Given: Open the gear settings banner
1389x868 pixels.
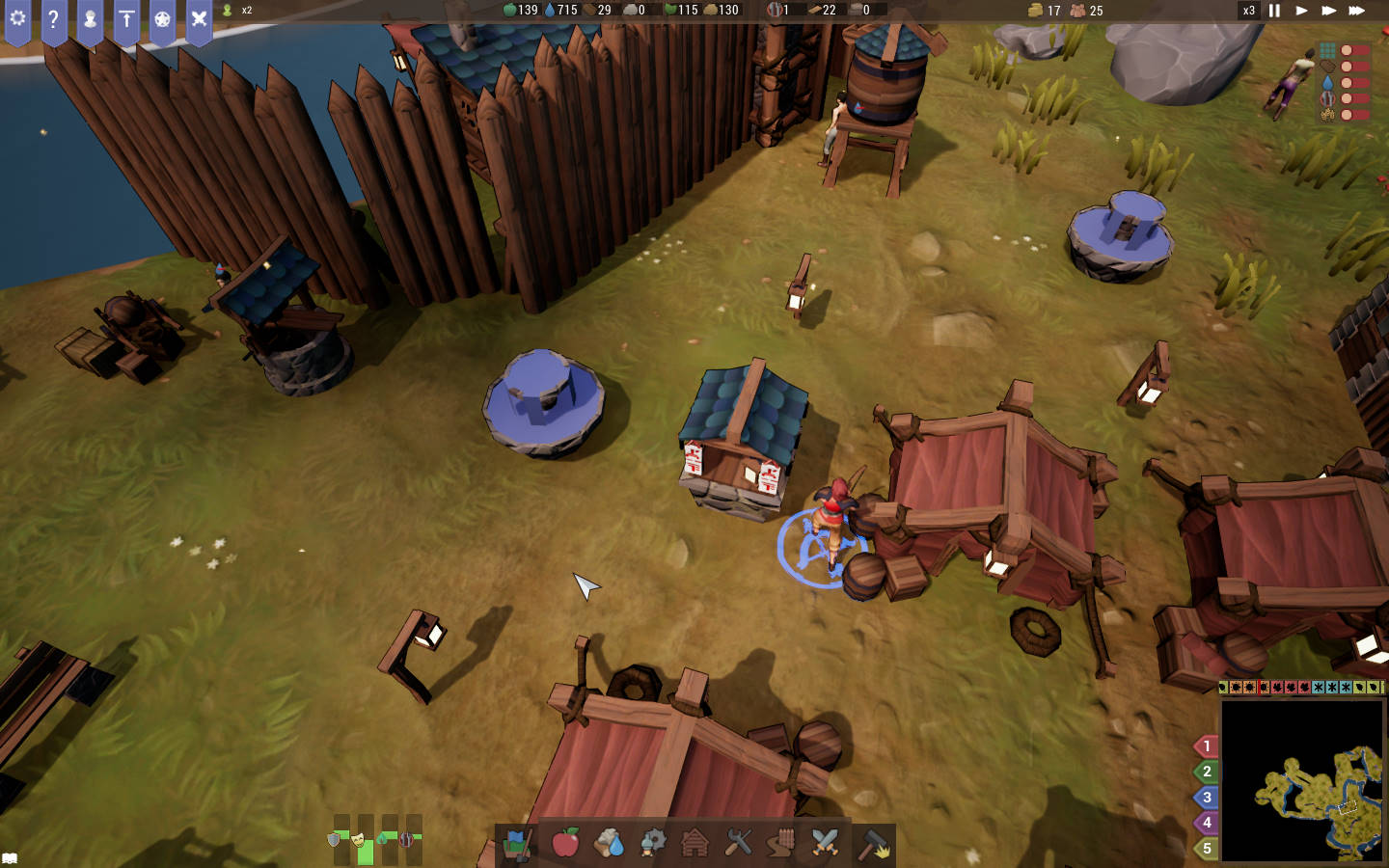Looking at the screenshot, I should (x=17, y=19).
